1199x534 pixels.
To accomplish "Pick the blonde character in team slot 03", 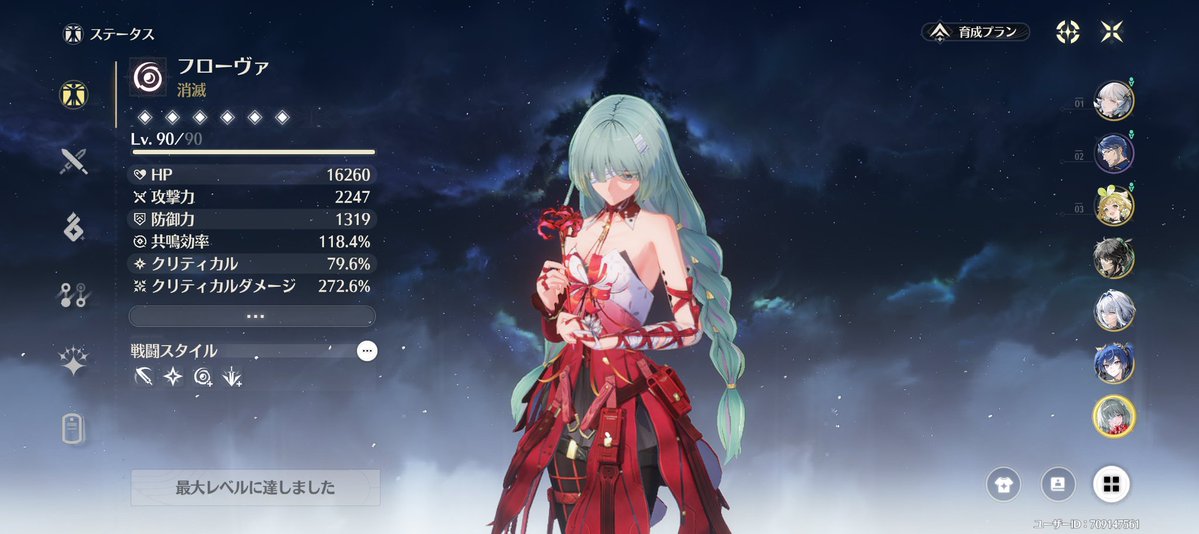I will [x=1113, y=206].
